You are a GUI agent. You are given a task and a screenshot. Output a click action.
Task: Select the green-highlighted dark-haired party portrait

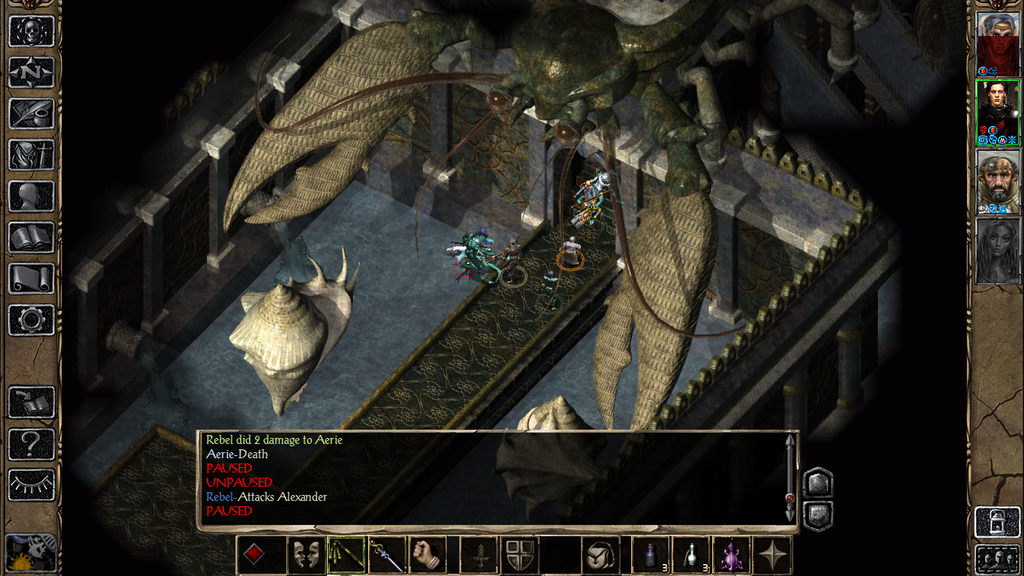[x=997, y=108]
